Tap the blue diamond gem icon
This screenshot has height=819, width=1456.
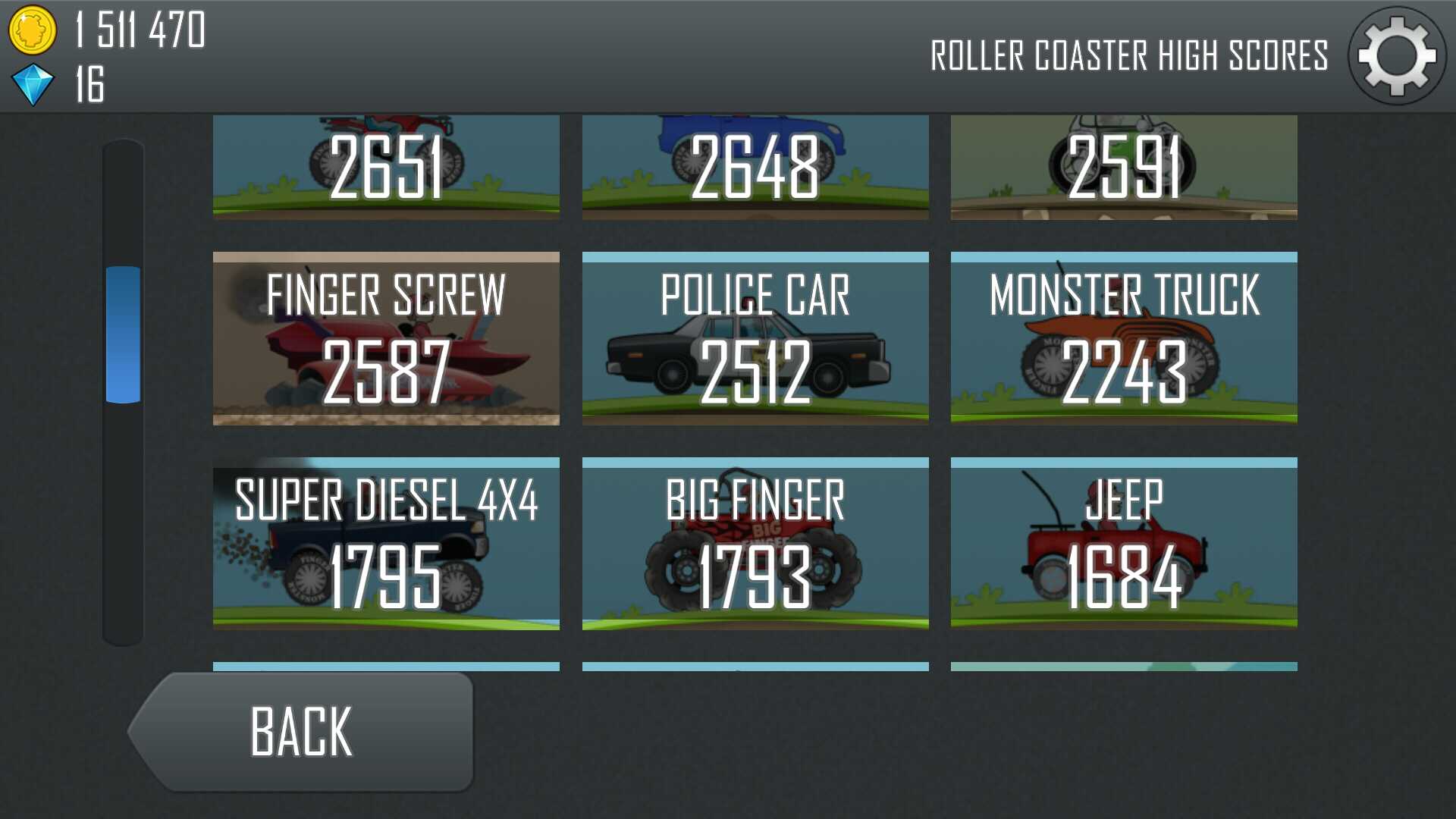pos(33,84)
